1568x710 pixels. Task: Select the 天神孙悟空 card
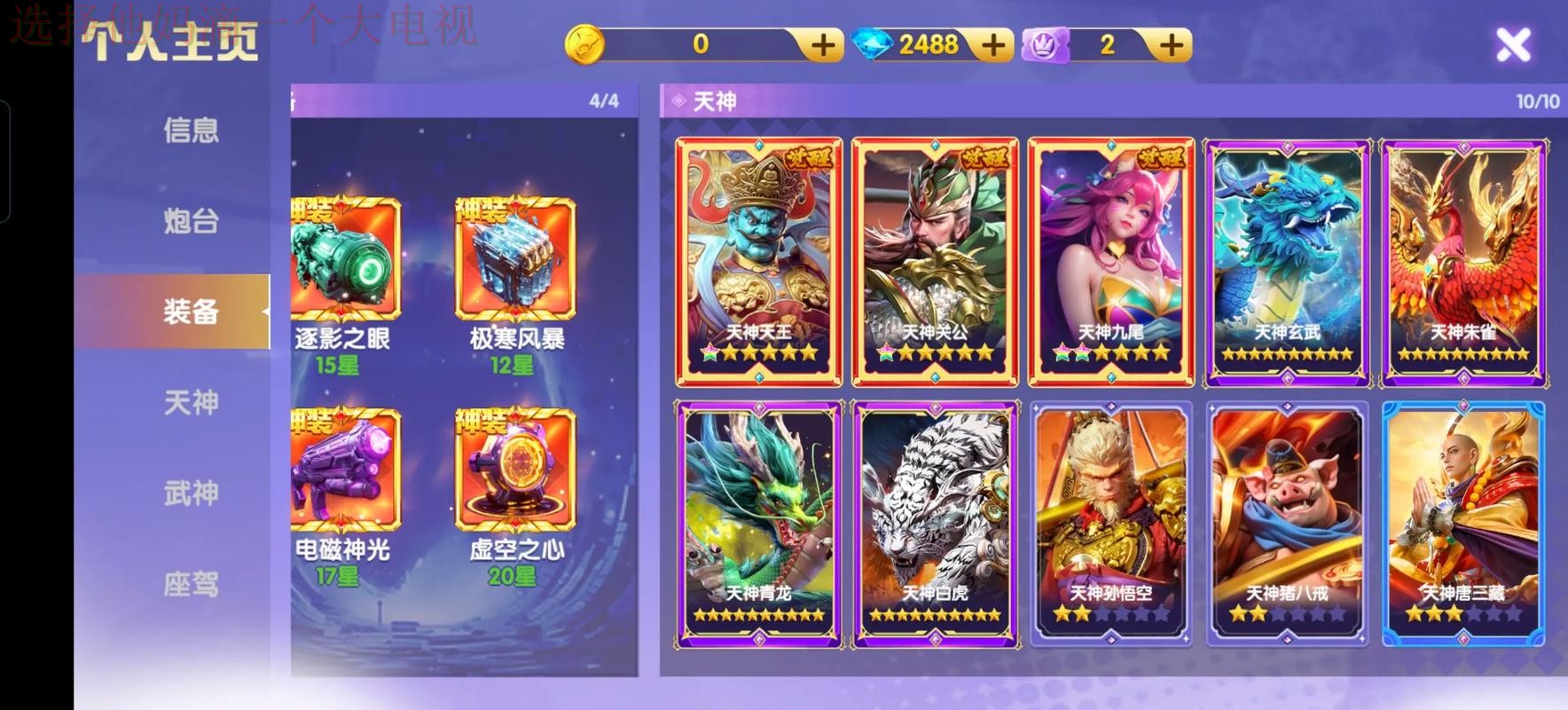pos(1109,524)
